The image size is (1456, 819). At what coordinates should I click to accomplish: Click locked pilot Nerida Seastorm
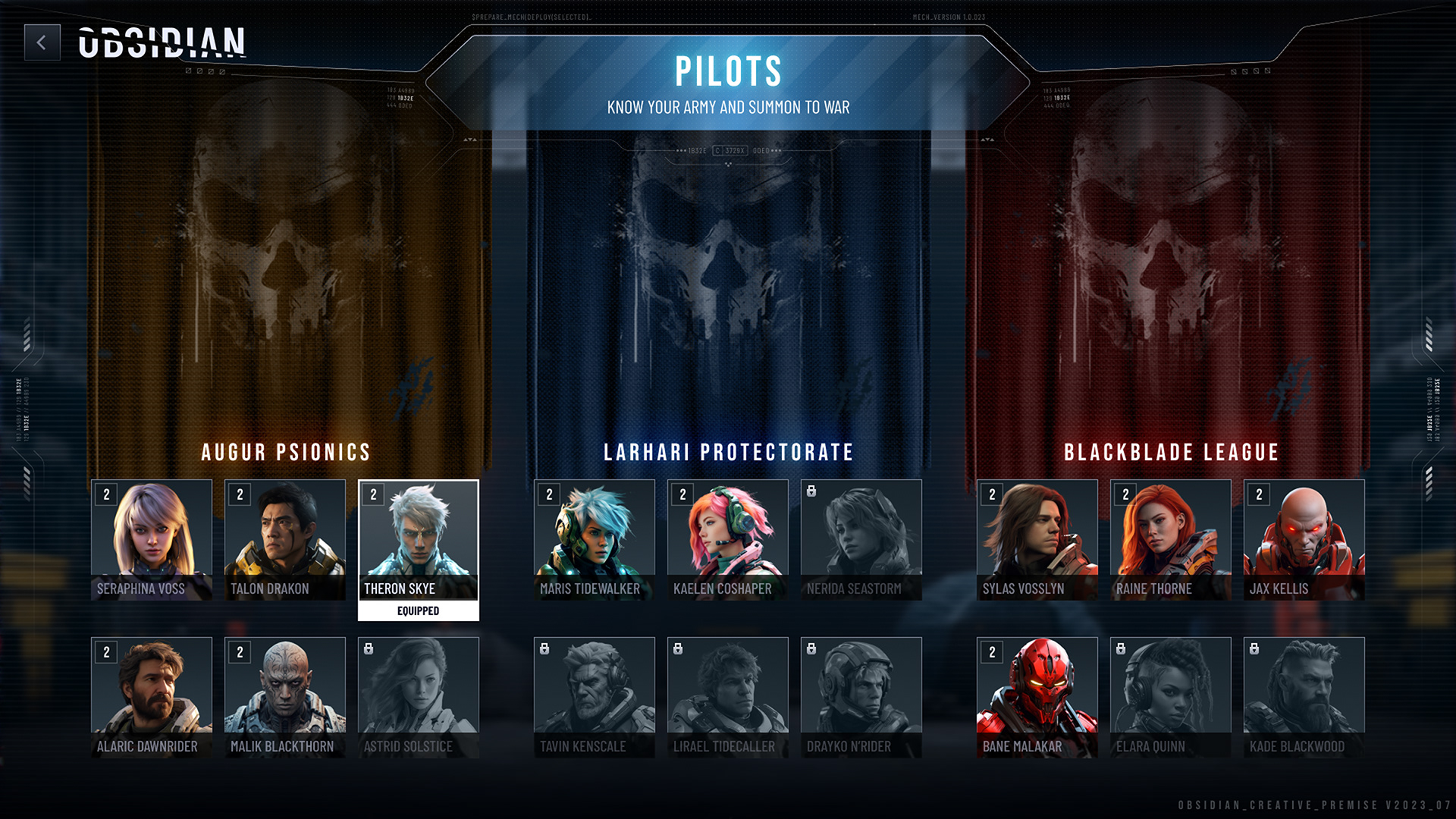(x=861, y=539)
